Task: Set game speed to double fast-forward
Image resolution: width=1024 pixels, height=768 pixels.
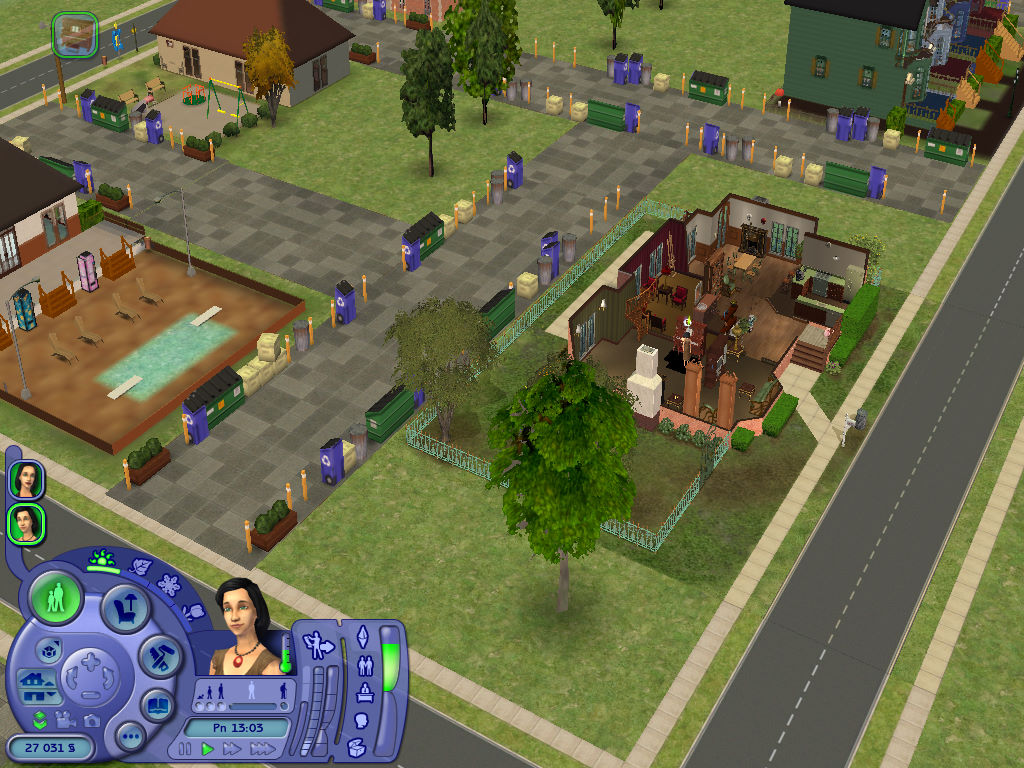Action: [232, 748]
